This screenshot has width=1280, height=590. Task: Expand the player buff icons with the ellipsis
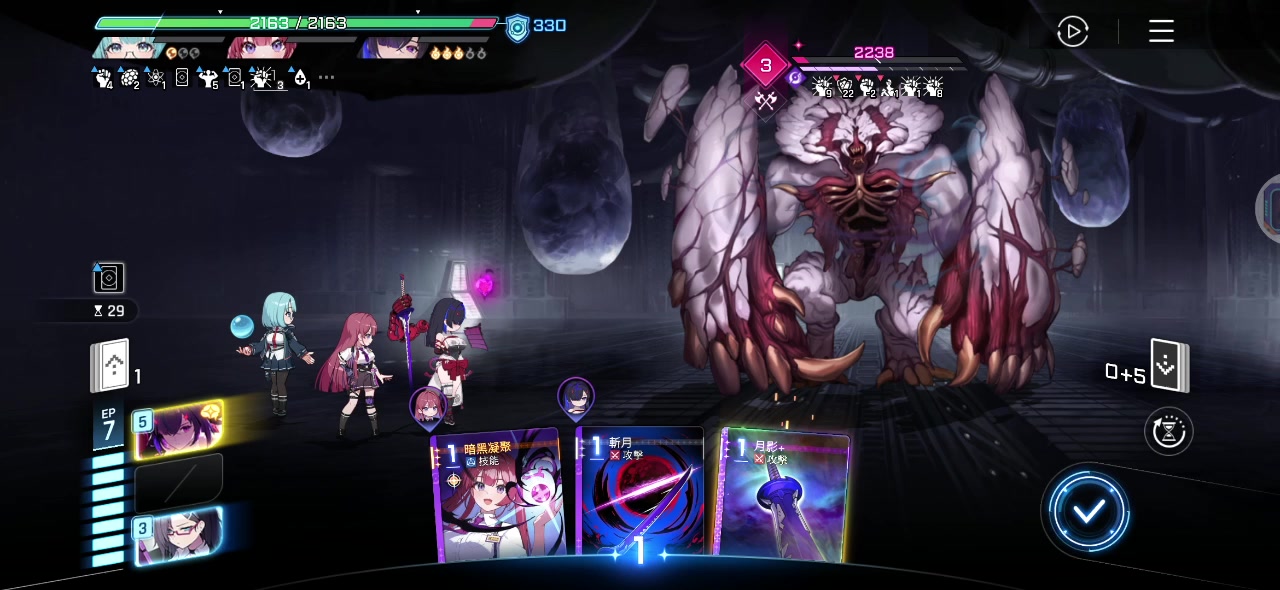326,78
